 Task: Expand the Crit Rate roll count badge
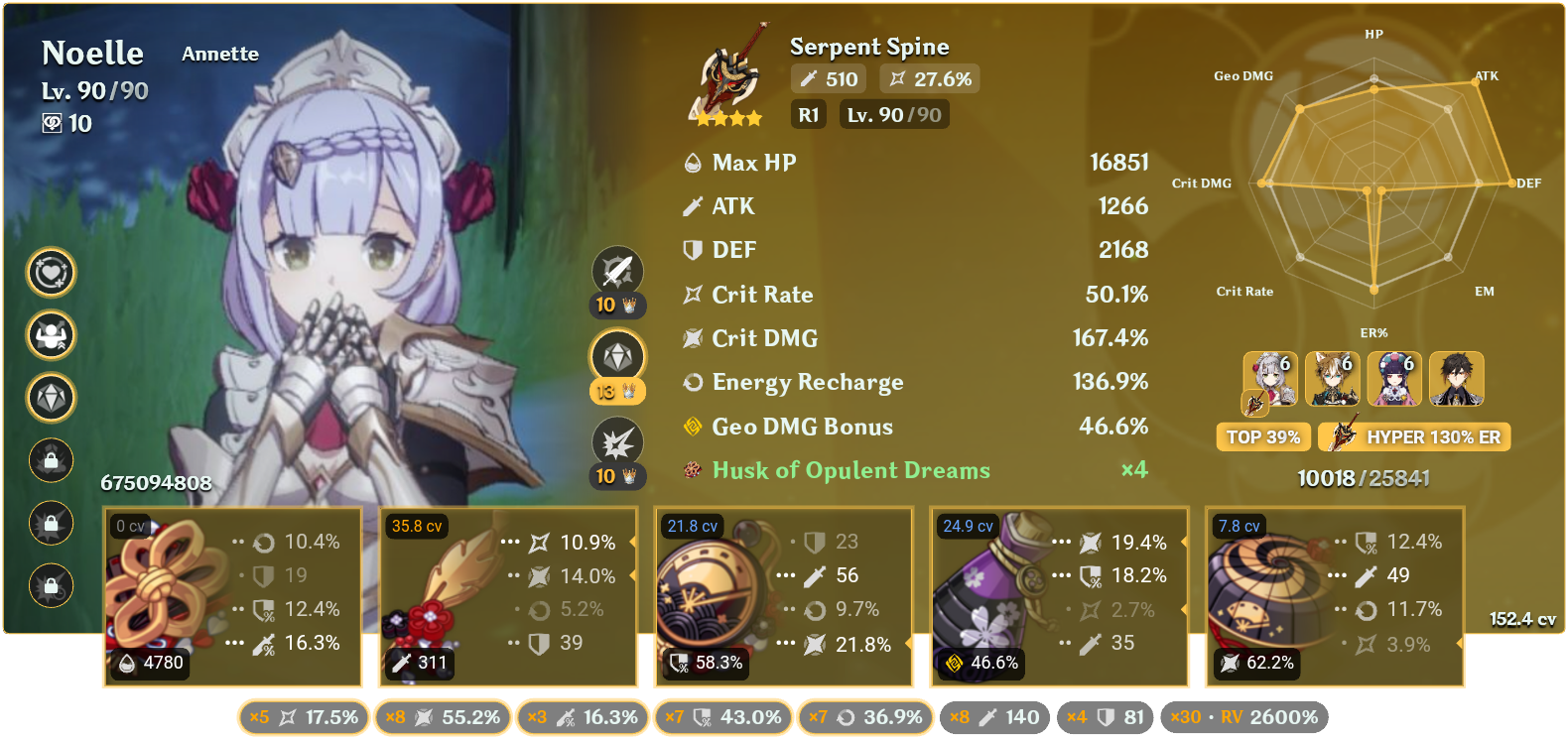click(x=304, y=716)
